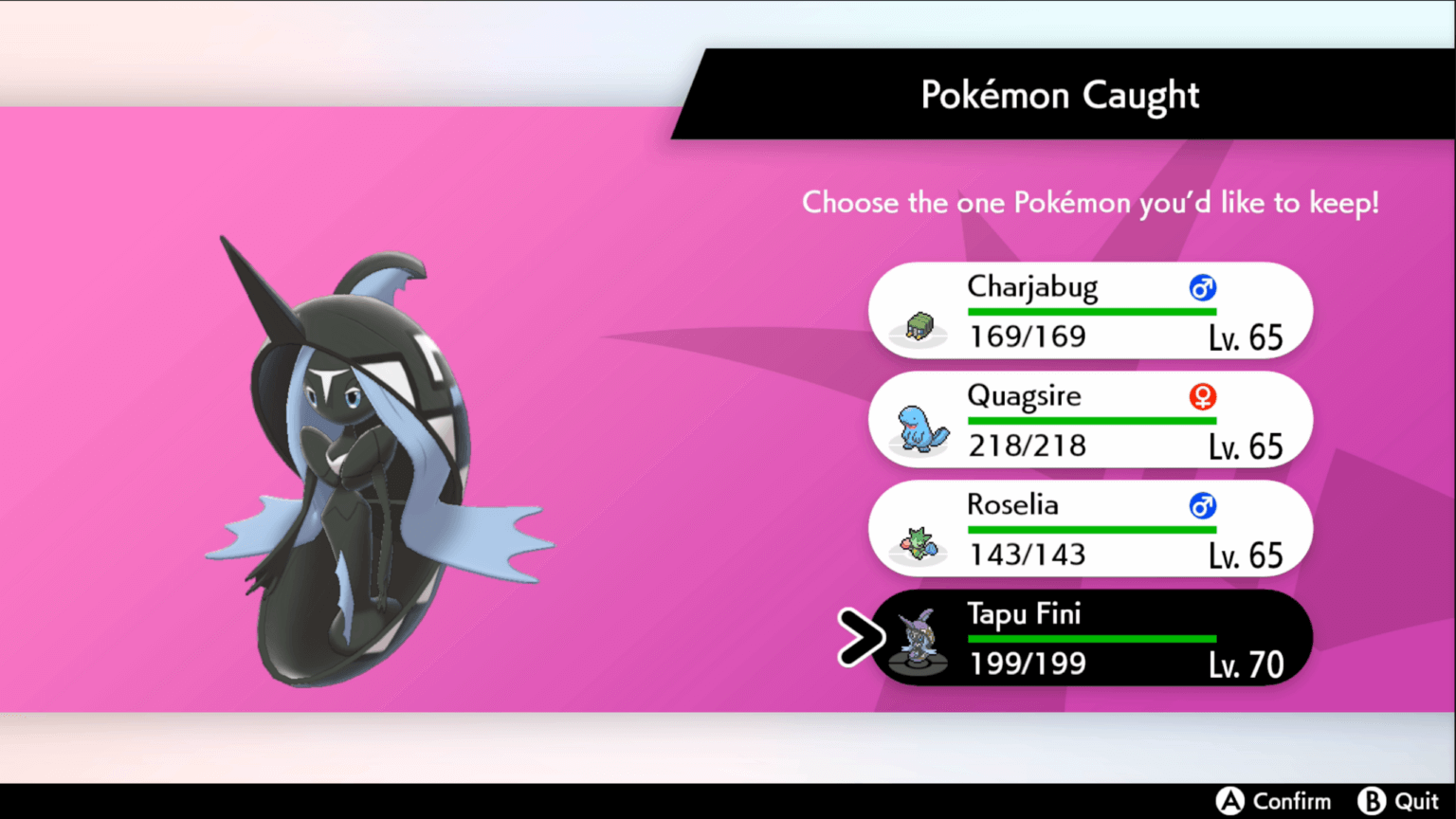Click the male gender symbol next to Roselia
Screen dimensions: 1456x819
click(1202, 505)
